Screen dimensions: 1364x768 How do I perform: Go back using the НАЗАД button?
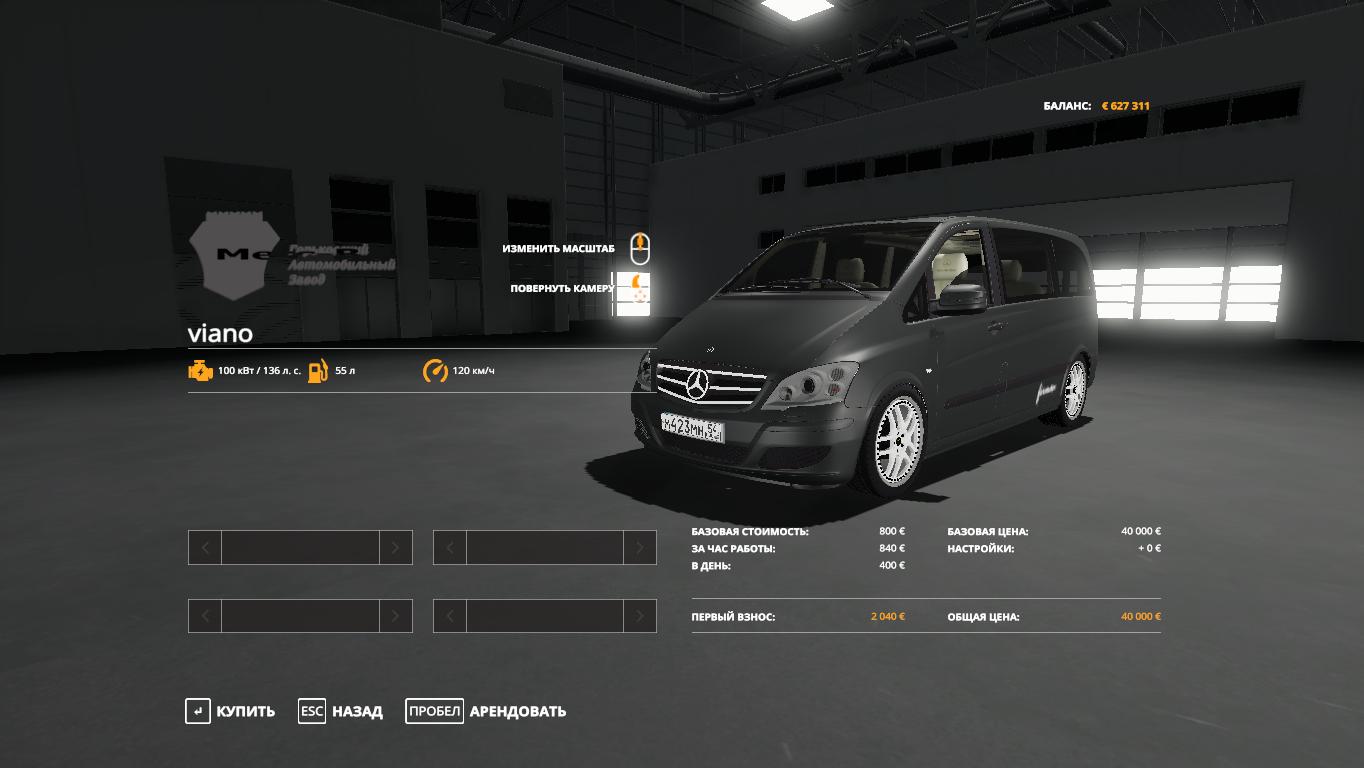coord(341,712)
